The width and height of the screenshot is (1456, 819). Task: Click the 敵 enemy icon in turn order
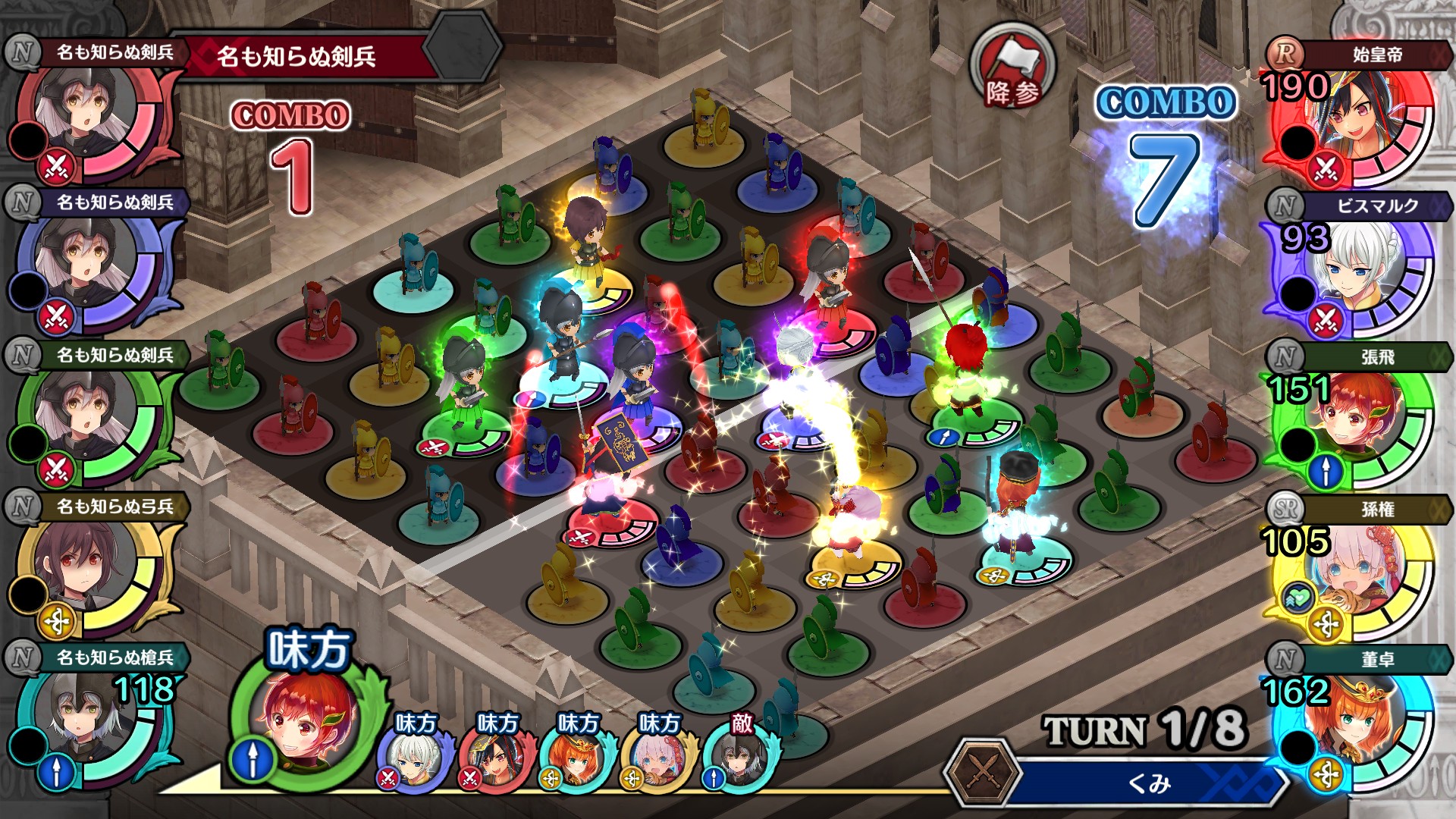pos(739,755)
